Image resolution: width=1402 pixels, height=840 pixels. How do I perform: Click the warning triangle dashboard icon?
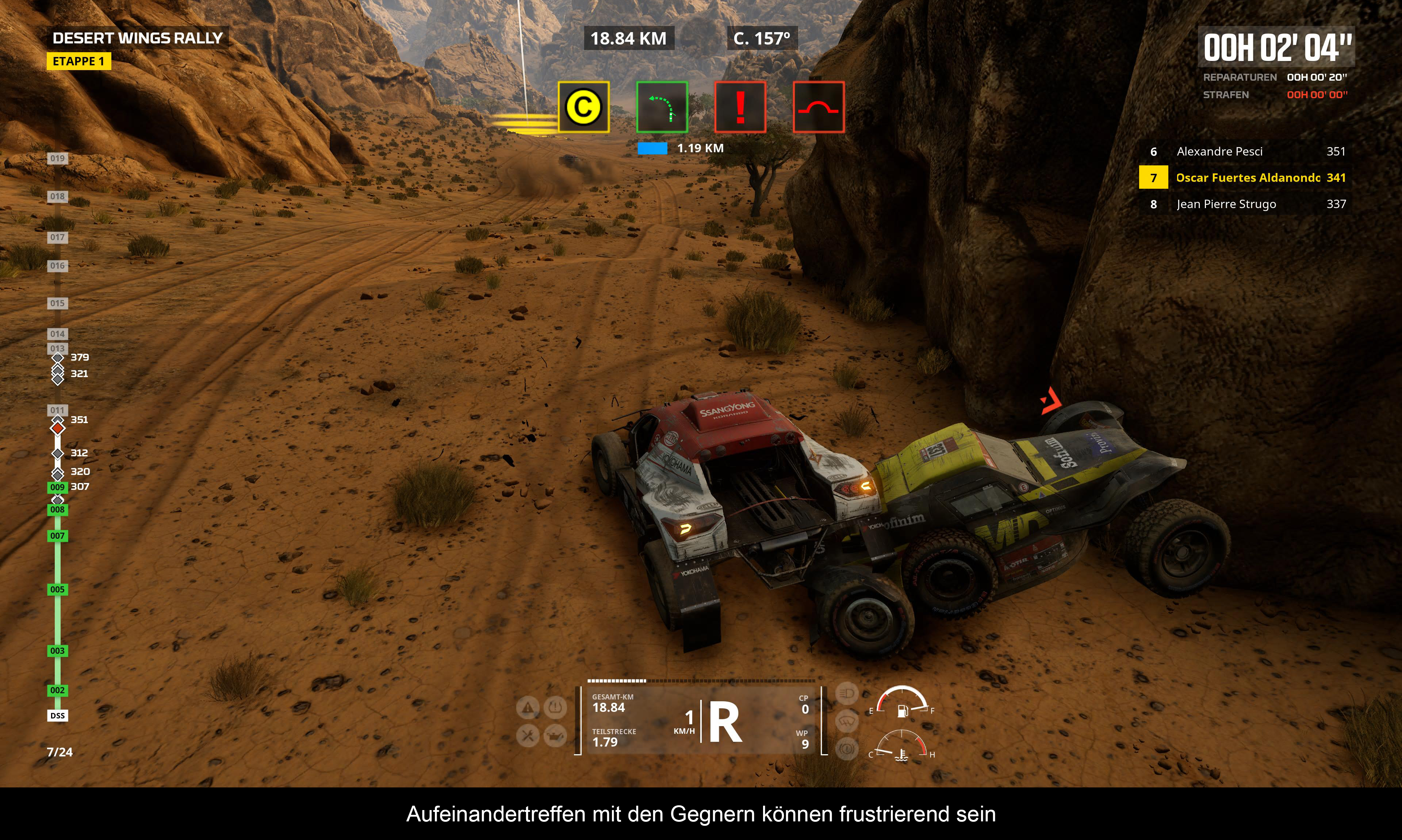click(528, 707)
